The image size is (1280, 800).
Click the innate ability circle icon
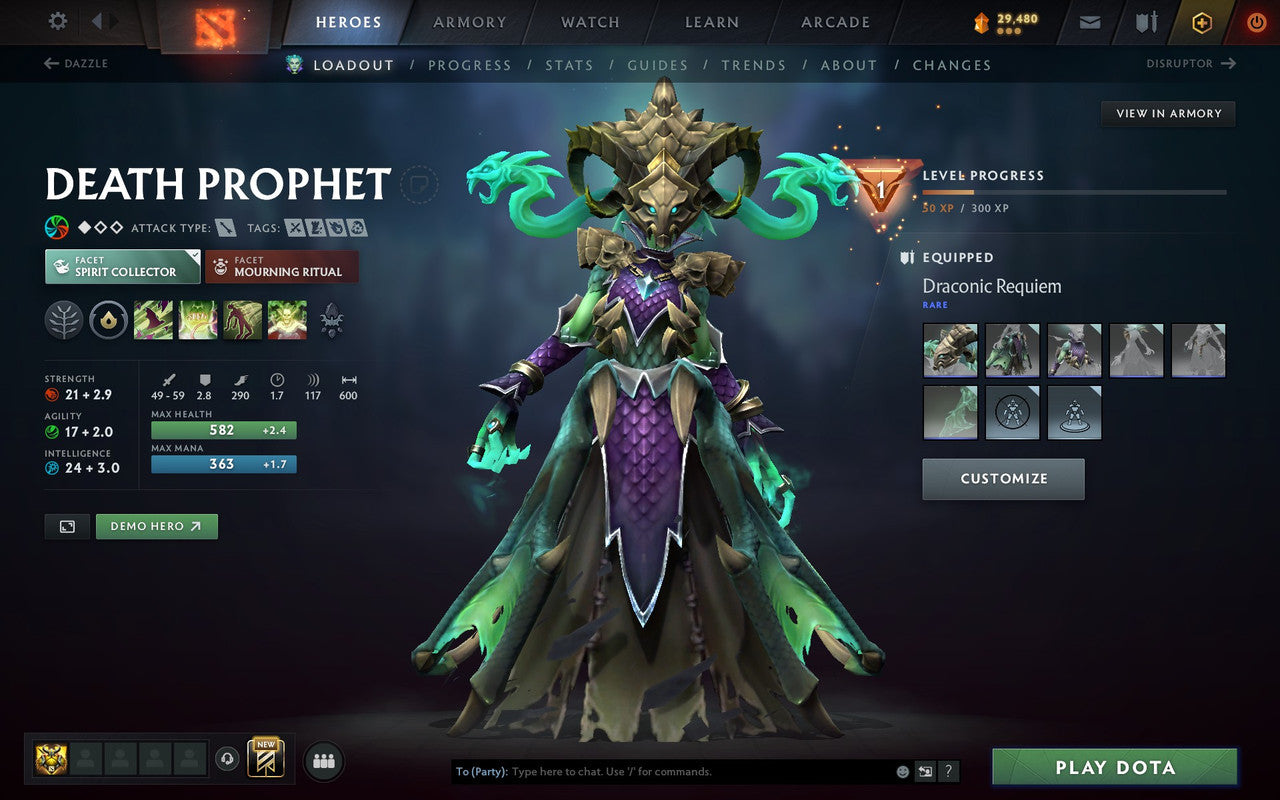(108, 321)
